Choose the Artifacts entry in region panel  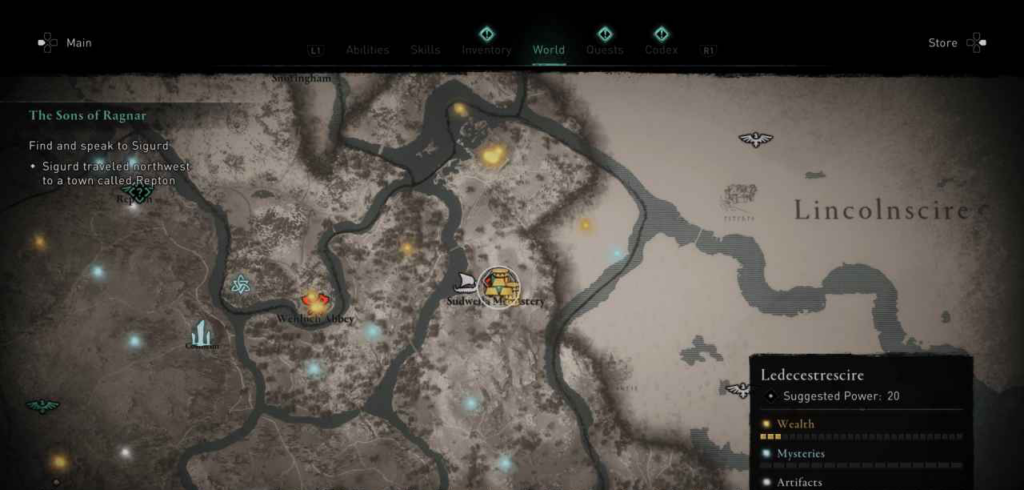(x=798, y=482)
